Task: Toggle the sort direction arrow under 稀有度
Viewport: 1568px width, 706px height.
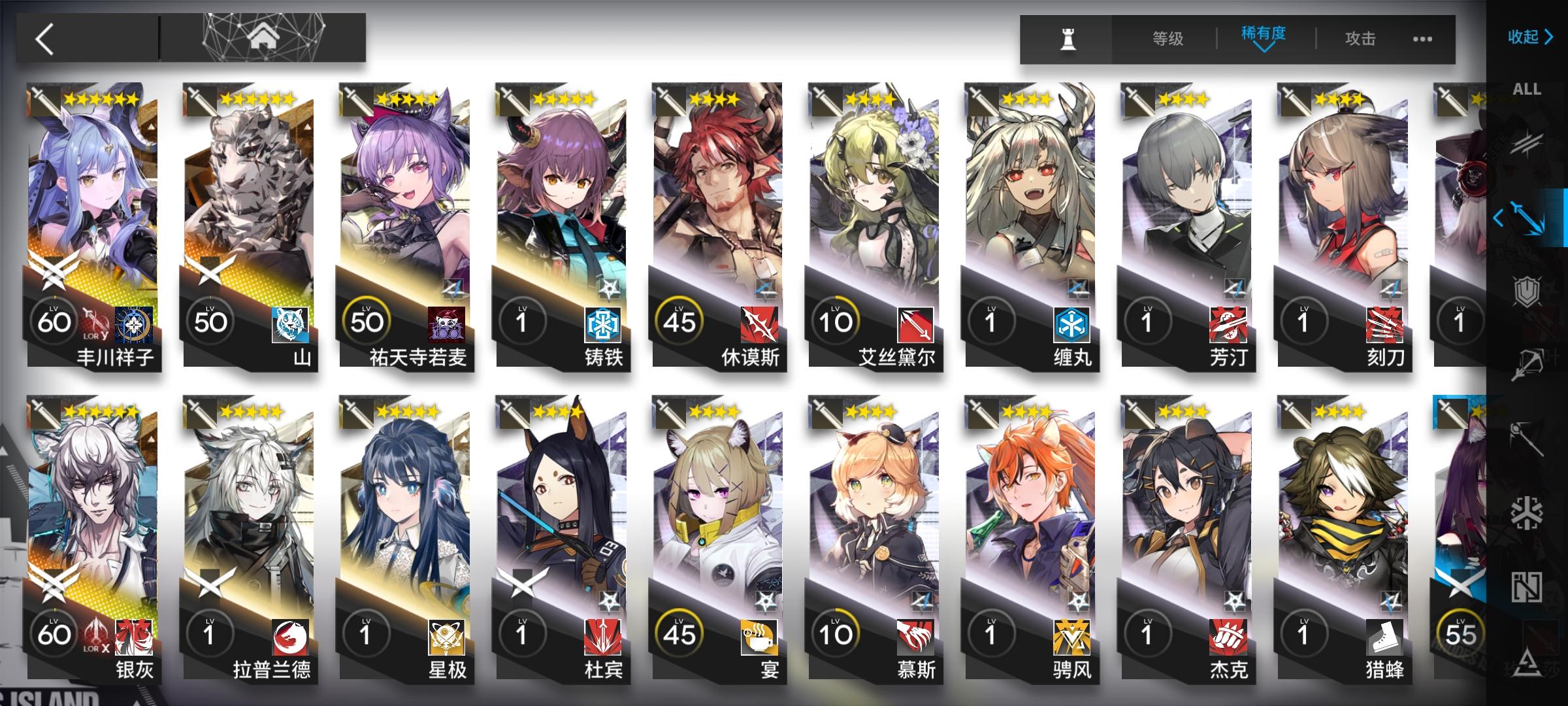Action: point(1264,48)
